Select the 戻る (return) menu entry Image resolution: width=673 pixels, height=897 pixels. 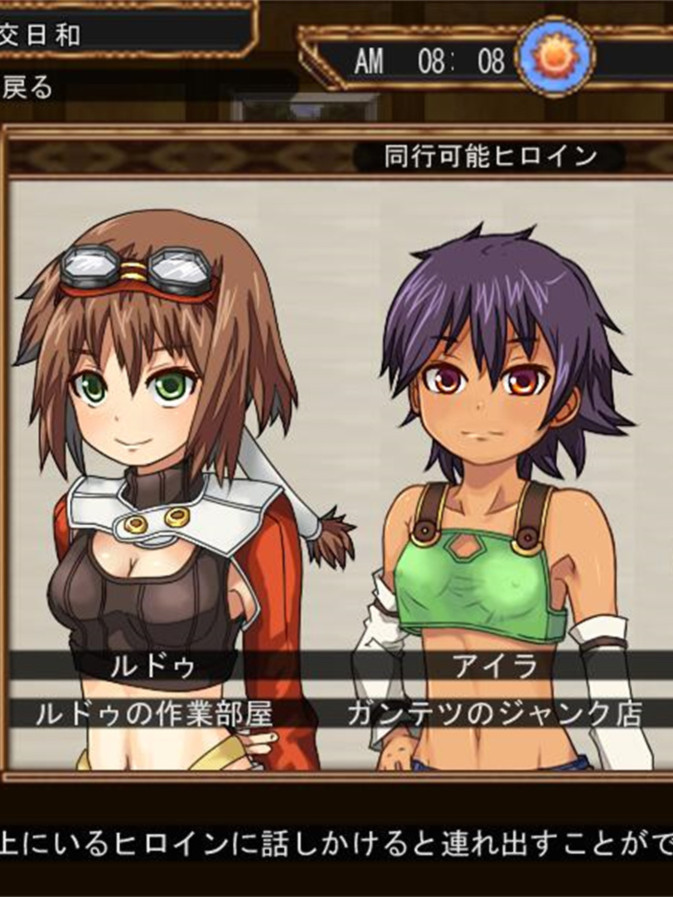(x=30, y=87)
